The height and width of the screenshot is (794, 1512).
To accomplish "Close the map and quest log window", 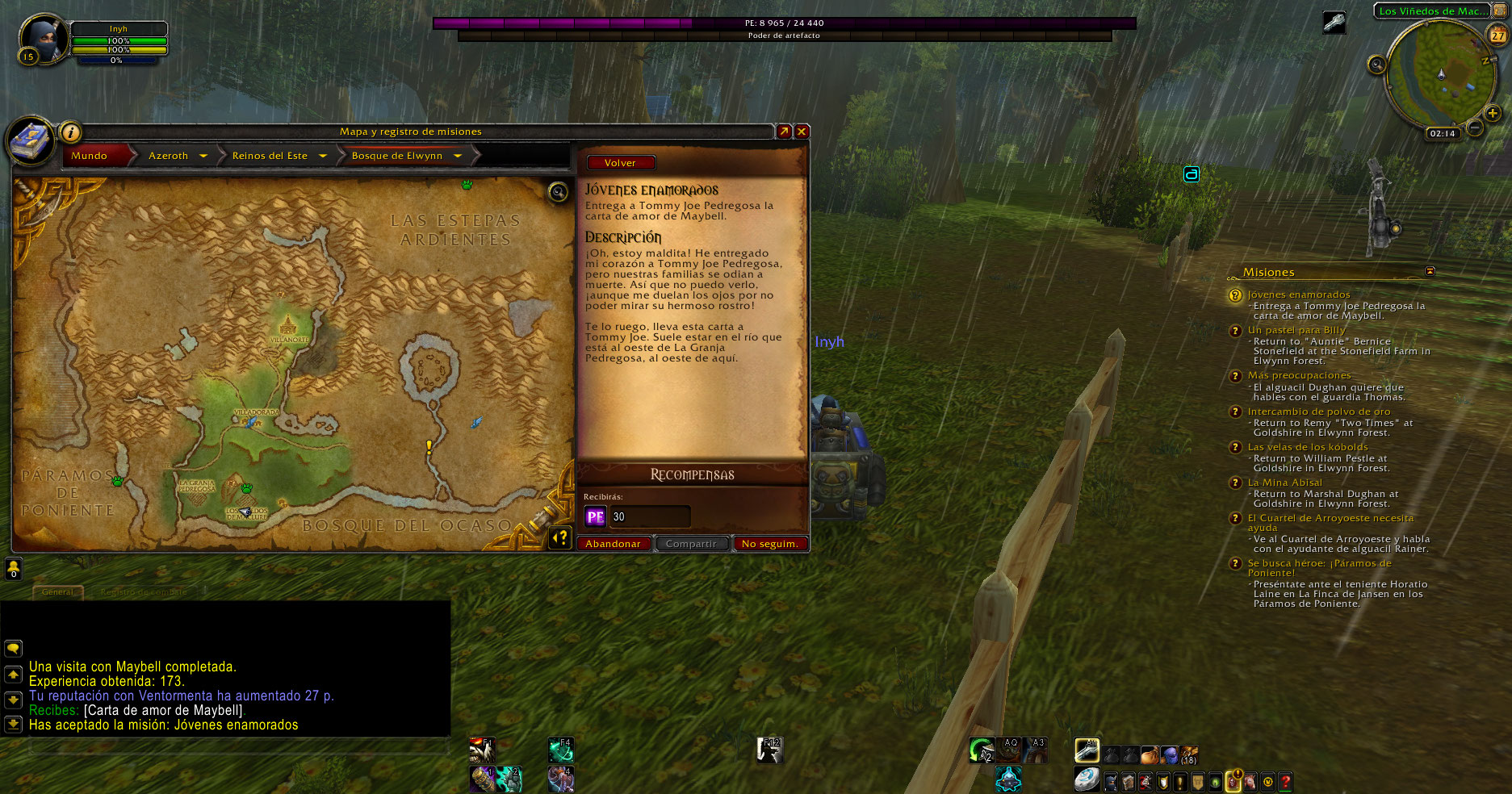I will (802, 132).
